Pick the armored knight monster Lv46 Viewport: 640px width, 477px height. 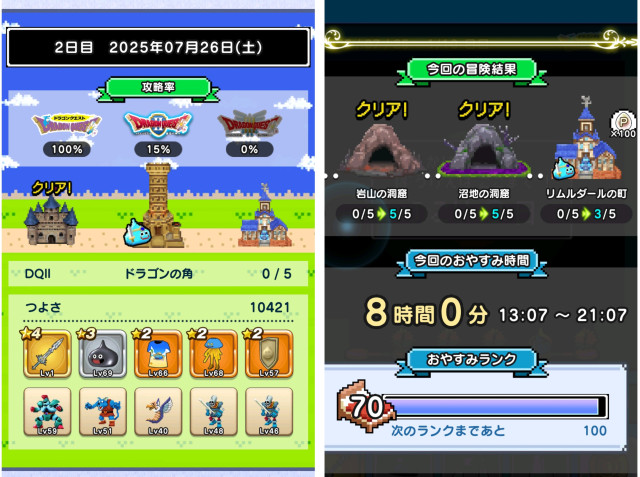click(x=269, y=413)
